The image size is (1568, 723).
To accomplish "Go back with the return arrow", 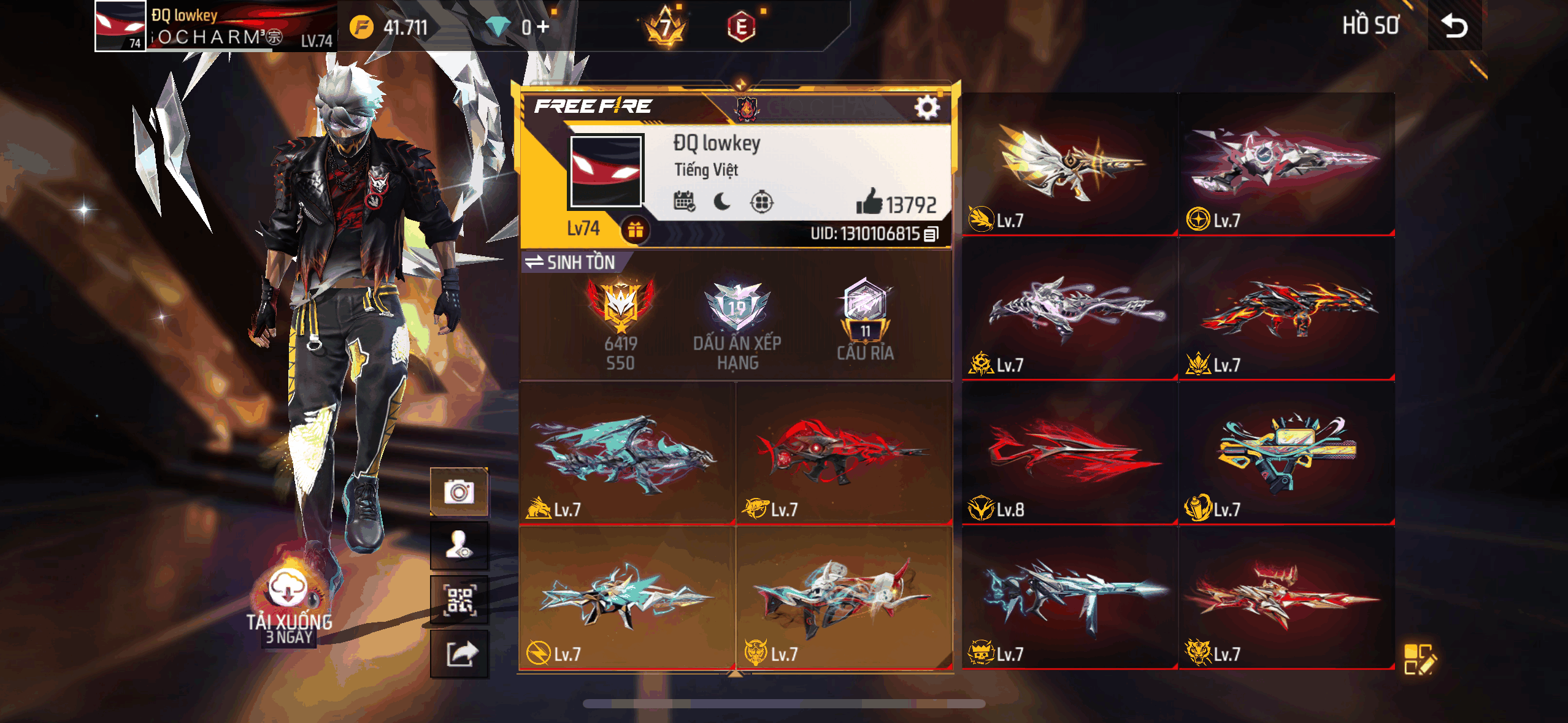I will pyautogui.click(x=1454, y=26).
